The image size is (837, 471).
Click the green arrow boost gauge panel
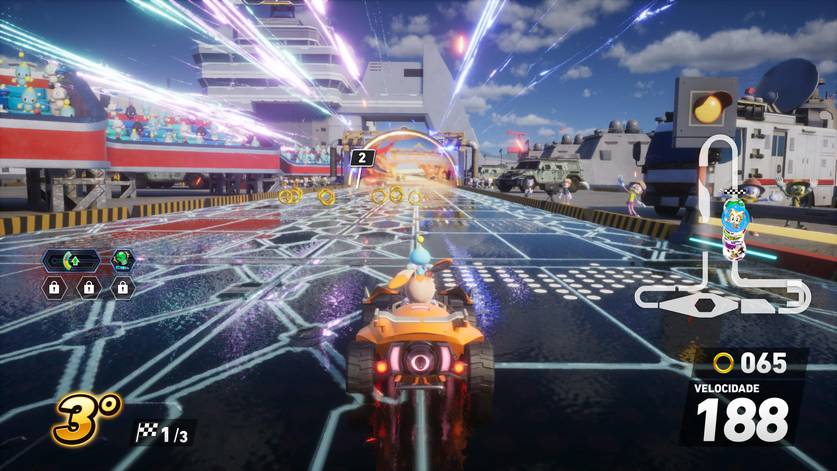(x=70, y=261)
